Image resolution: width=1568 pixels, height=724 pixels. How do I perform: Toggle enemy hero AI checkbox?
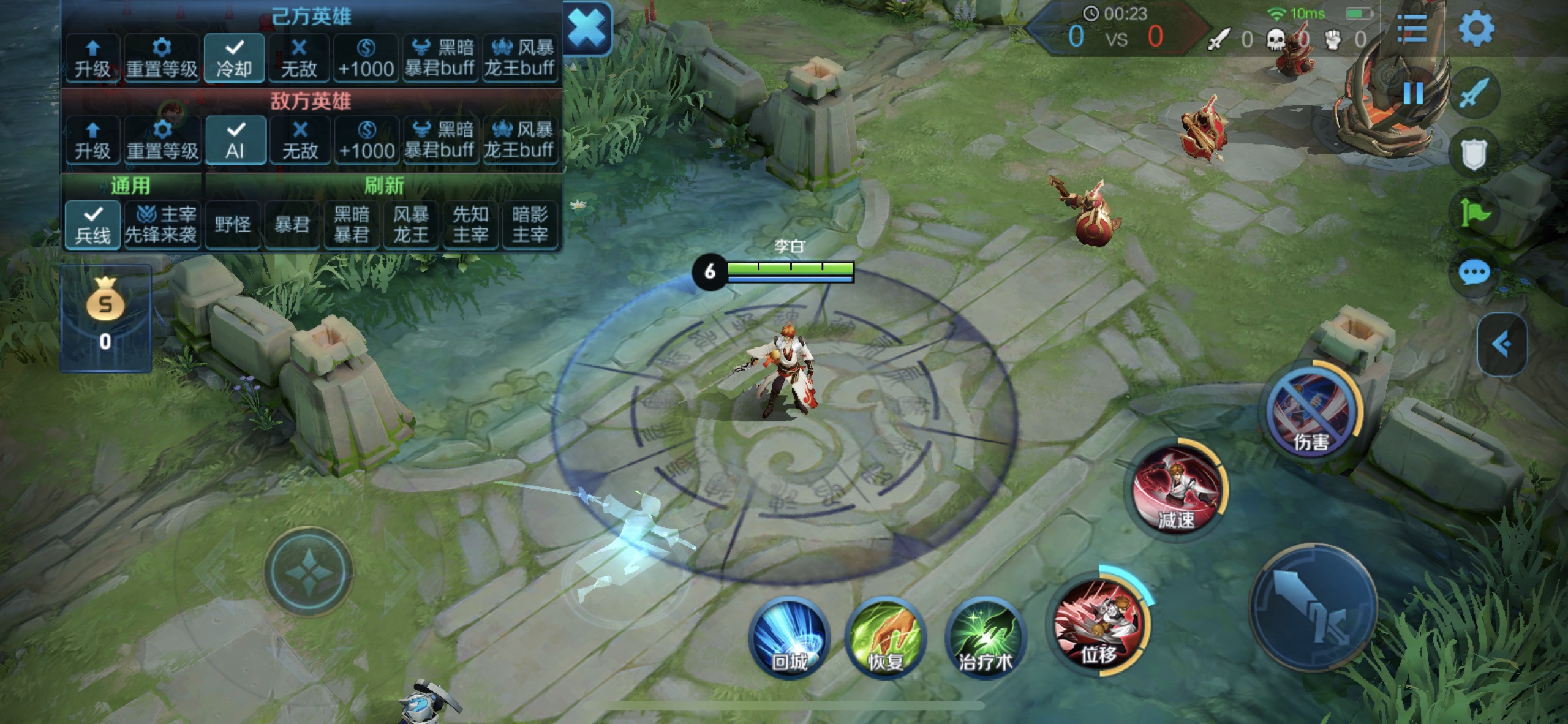pos(235,140)
